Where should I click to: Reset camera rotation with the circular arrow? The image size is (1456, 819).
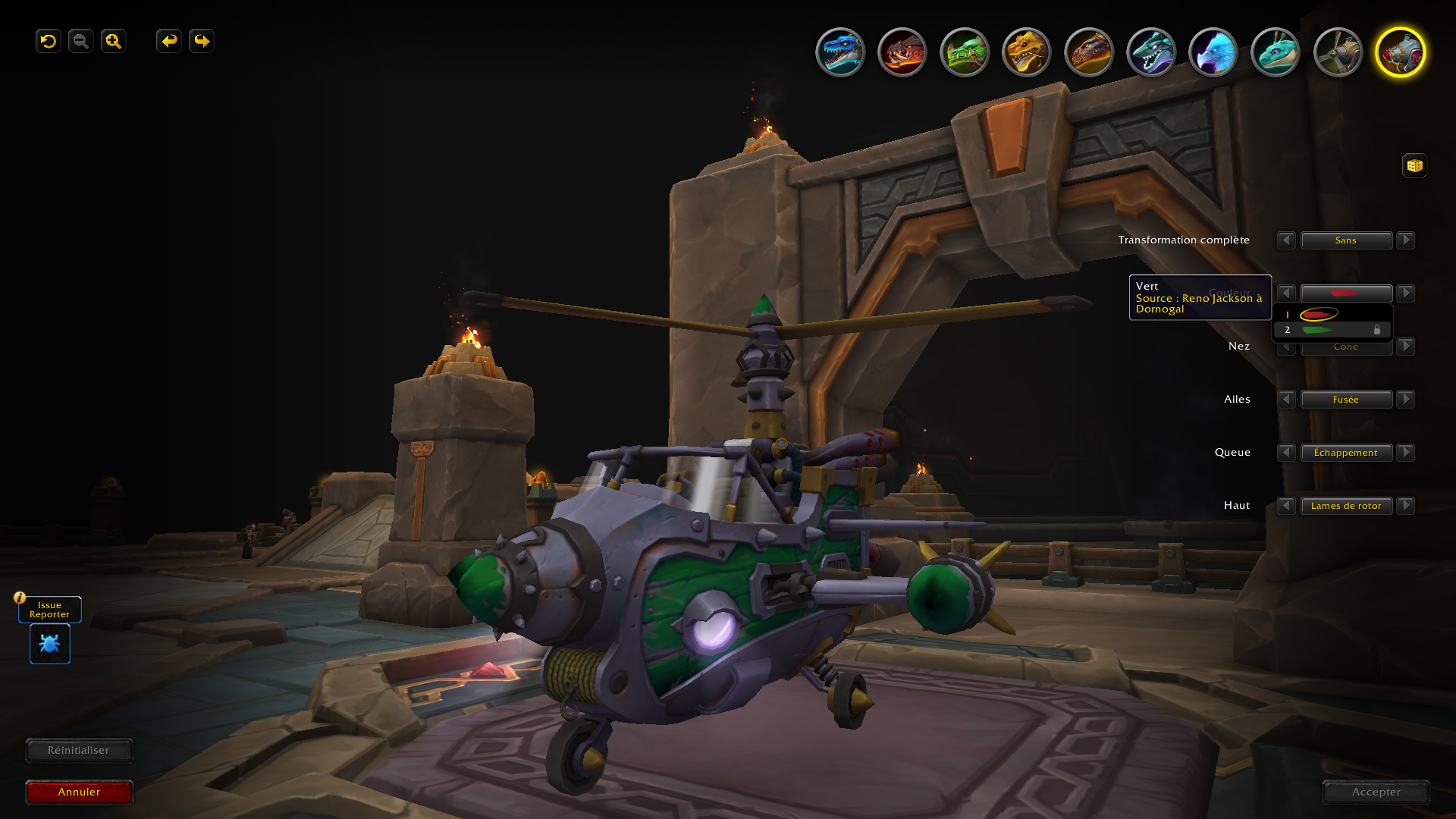coord(49,41)
